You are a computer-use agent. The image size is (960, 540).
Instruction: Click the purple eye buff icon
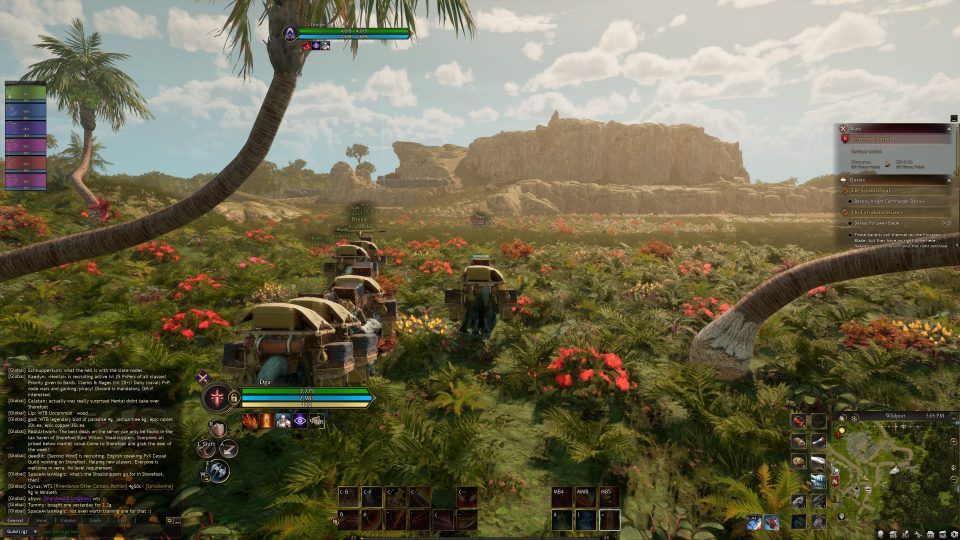pos(299,421)
